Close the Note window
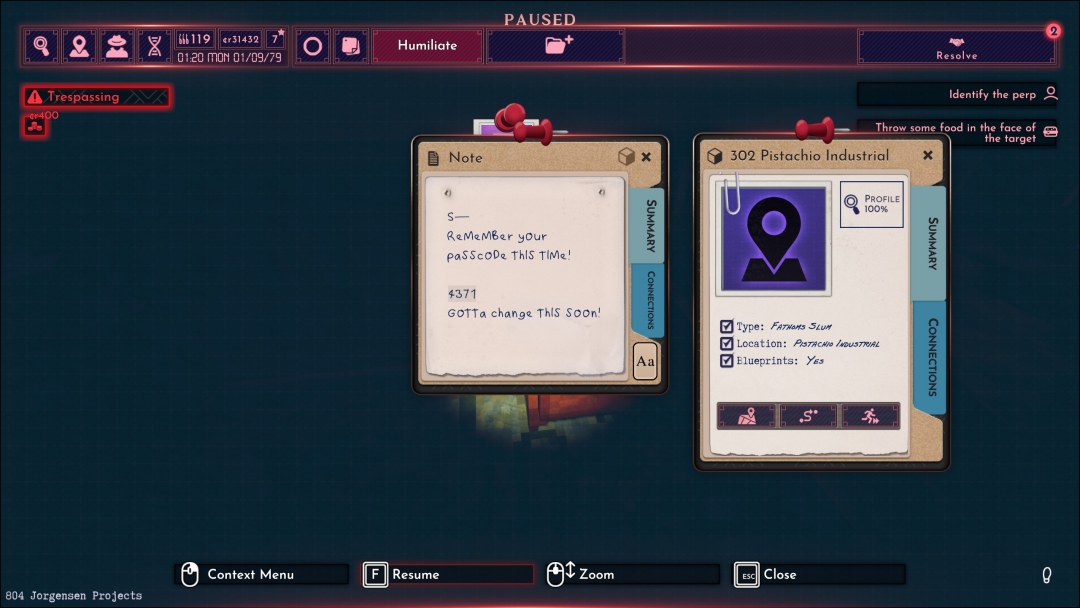Viewport: 1080px width, 608px height. coord(646,157)
